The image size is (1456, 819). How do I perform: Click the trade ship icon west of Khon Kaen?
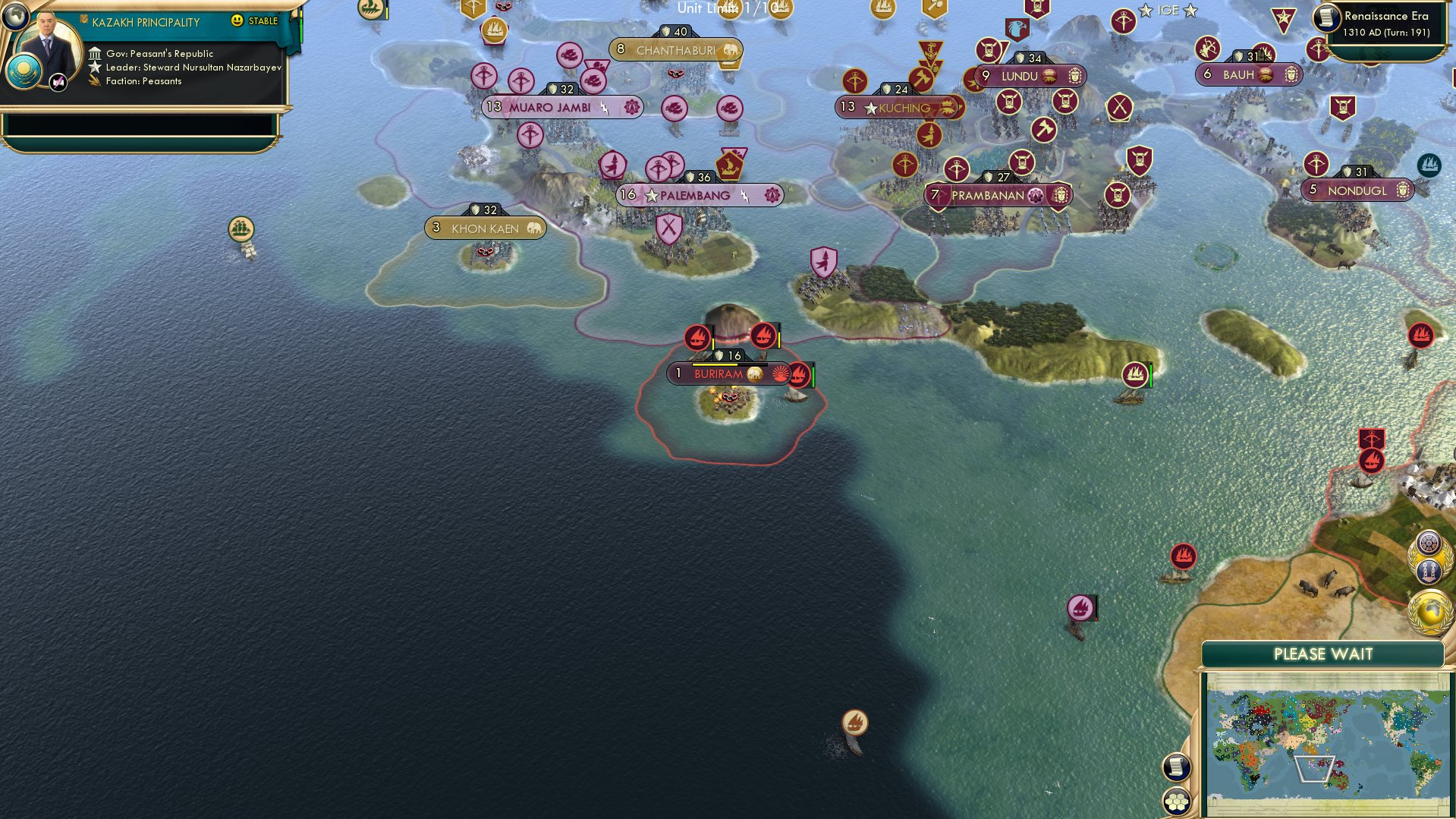pos(240,227)
